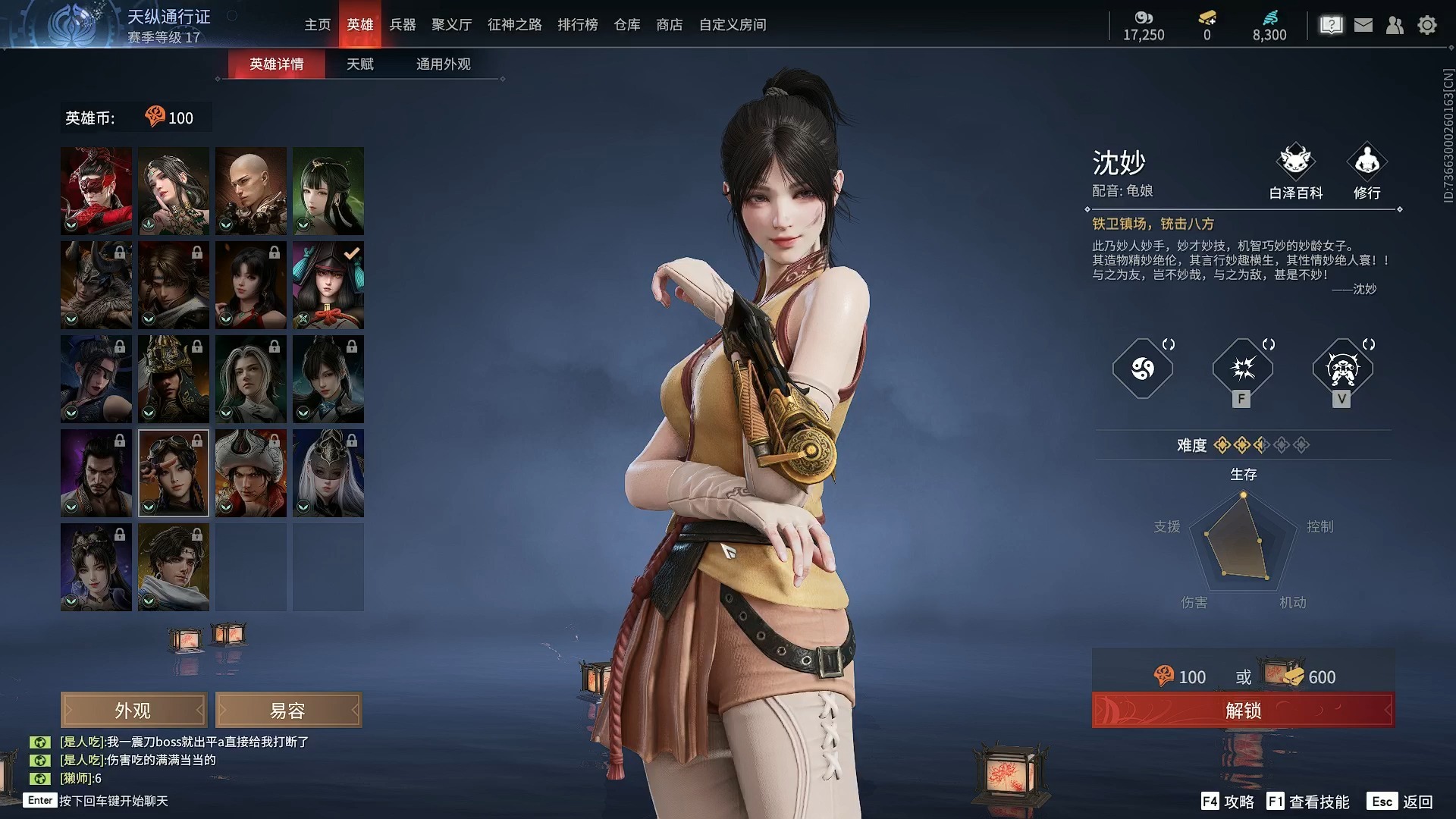Open the settings gear icon
This screenshot has width=1456, height=819.
tap(1427, 25)
